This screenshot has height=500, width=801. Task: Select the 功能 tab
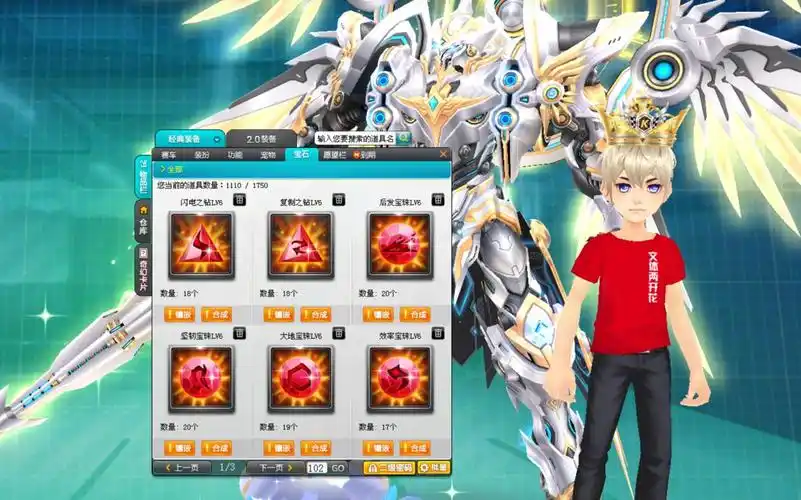click(235, 155)
